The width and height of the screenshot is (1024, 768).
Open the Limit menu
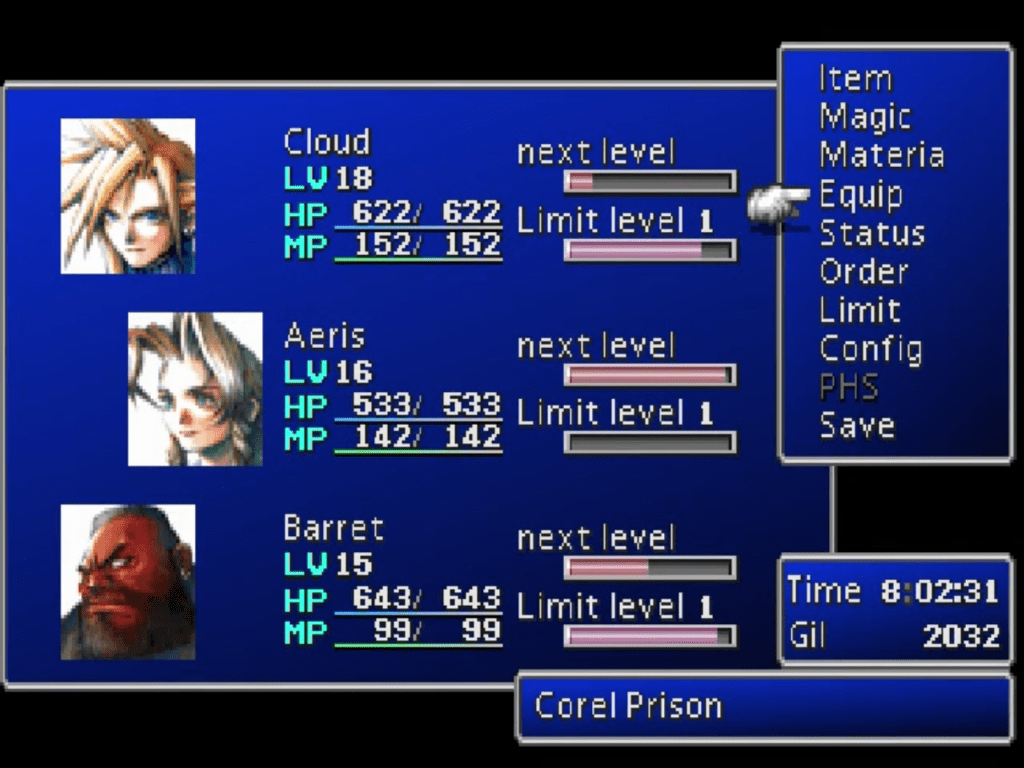coord(859,310)
